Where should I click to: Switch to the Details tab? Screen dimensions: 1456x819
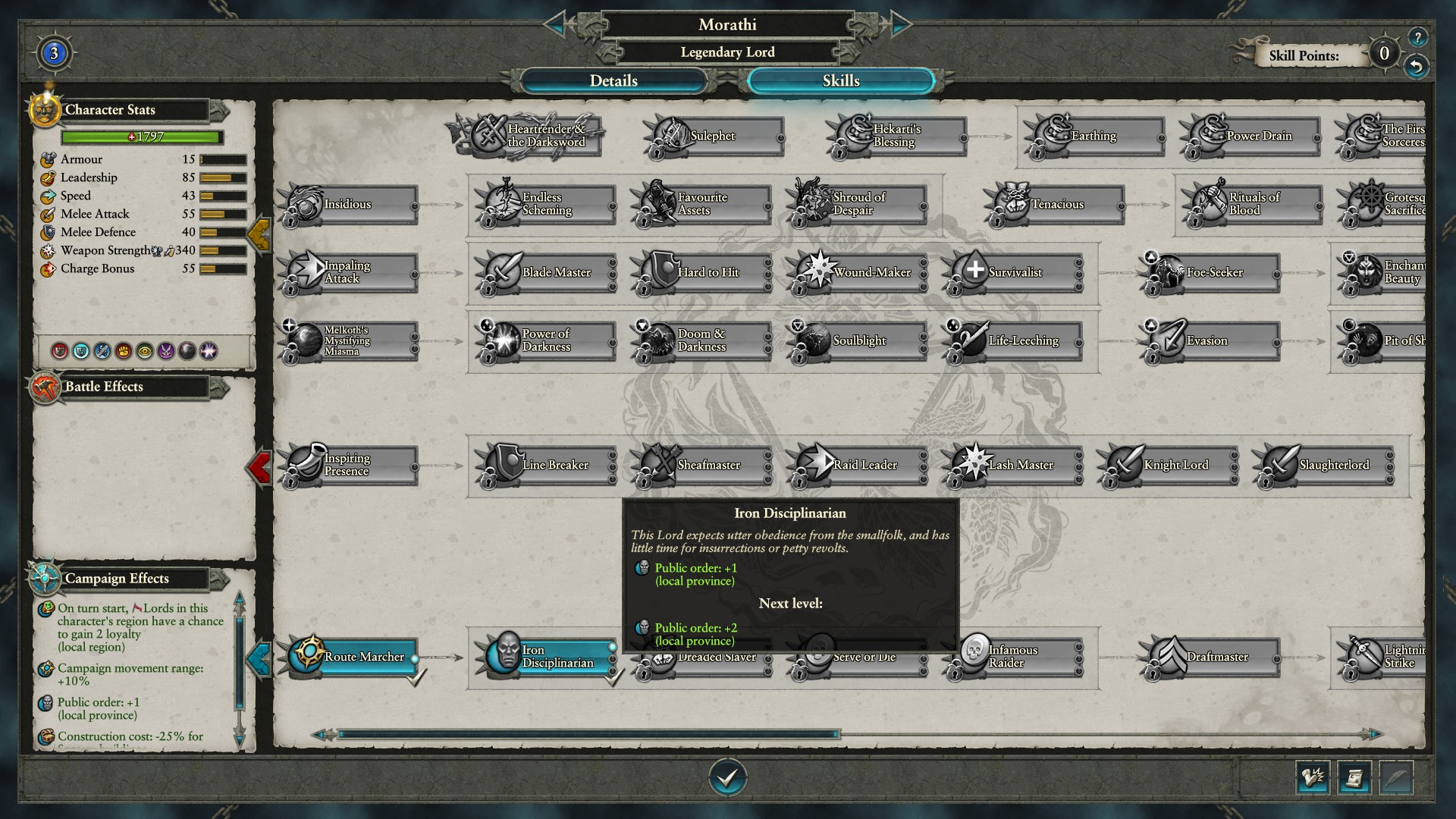tap(613, 81)
